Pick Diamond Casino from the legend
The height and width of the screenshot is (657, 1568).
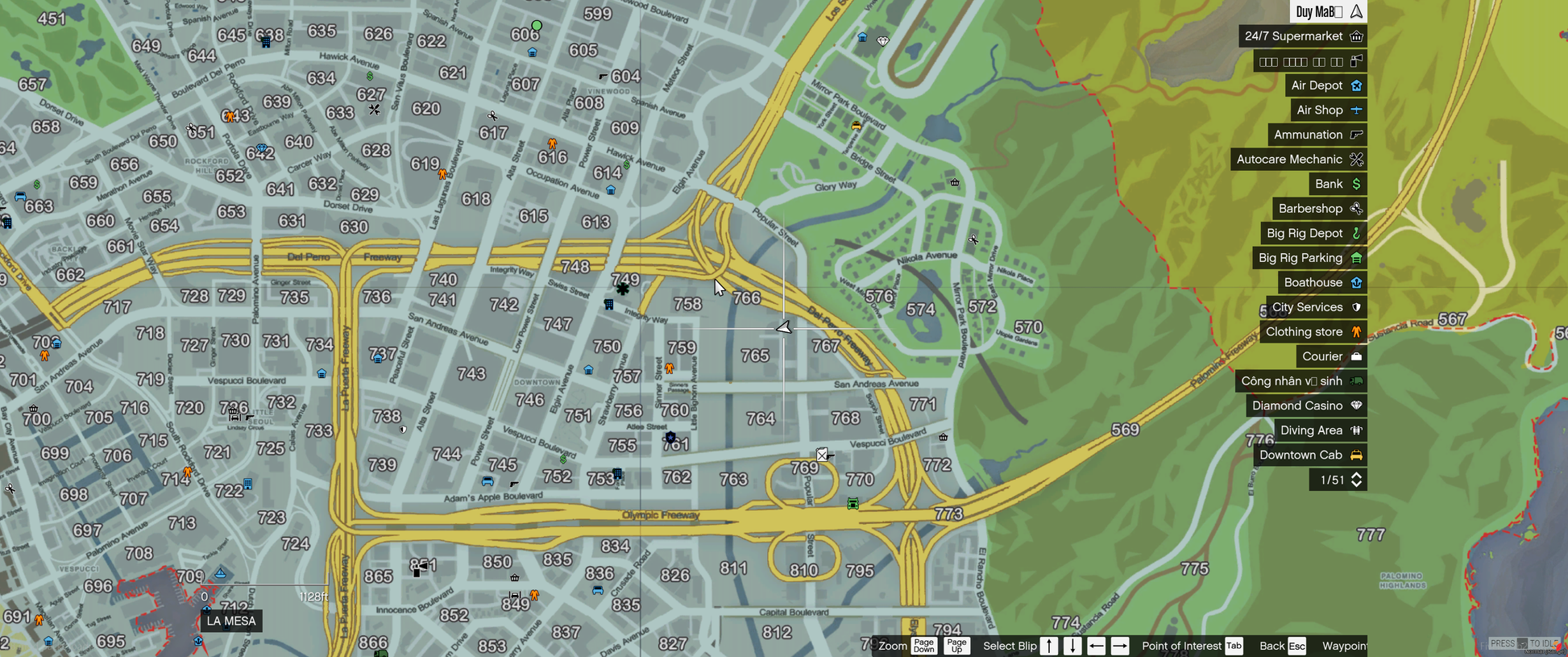[x=1305, y=405]
